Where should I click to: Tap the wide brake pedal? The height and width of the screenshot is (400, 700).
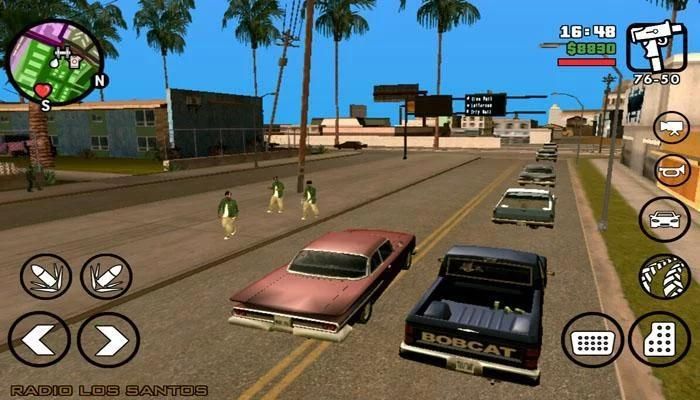click(592, 340)
